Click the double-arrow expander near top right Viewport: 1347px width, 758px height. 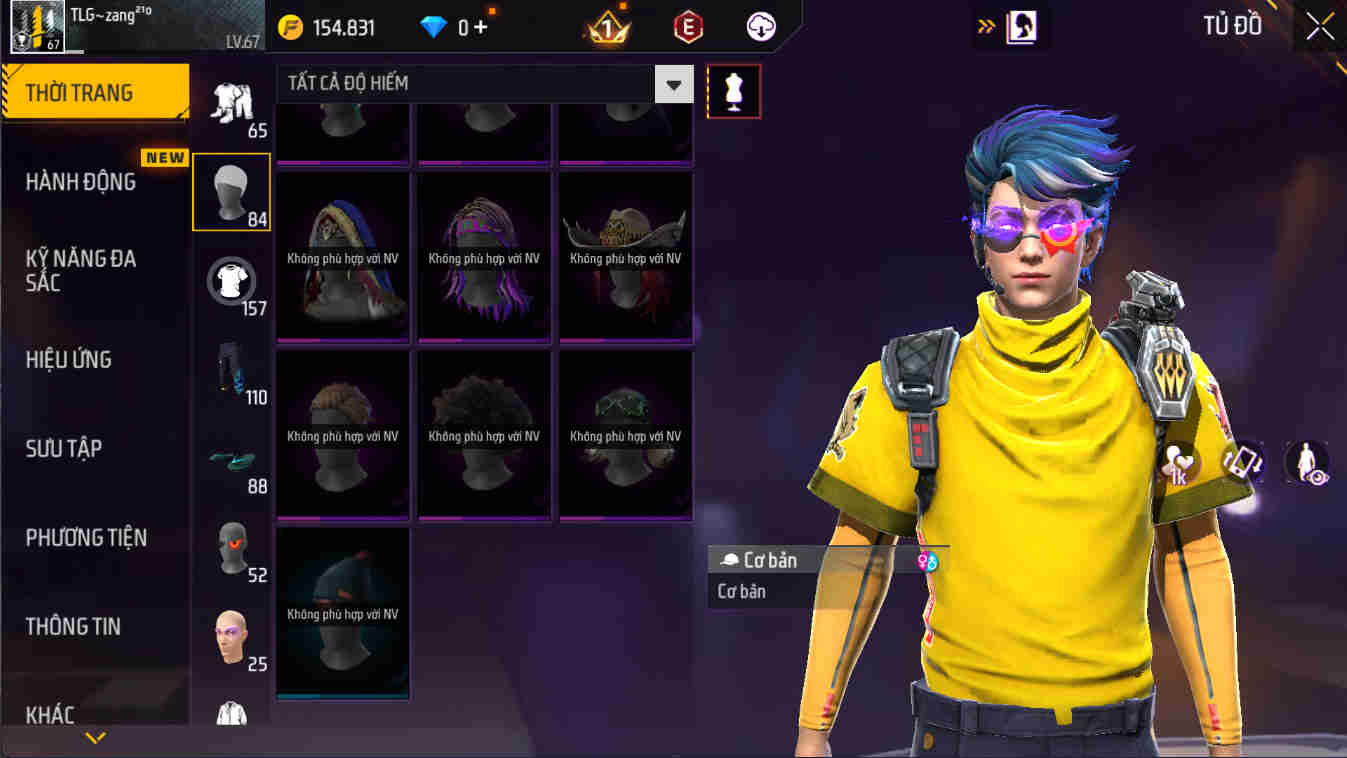coord(984,26)
